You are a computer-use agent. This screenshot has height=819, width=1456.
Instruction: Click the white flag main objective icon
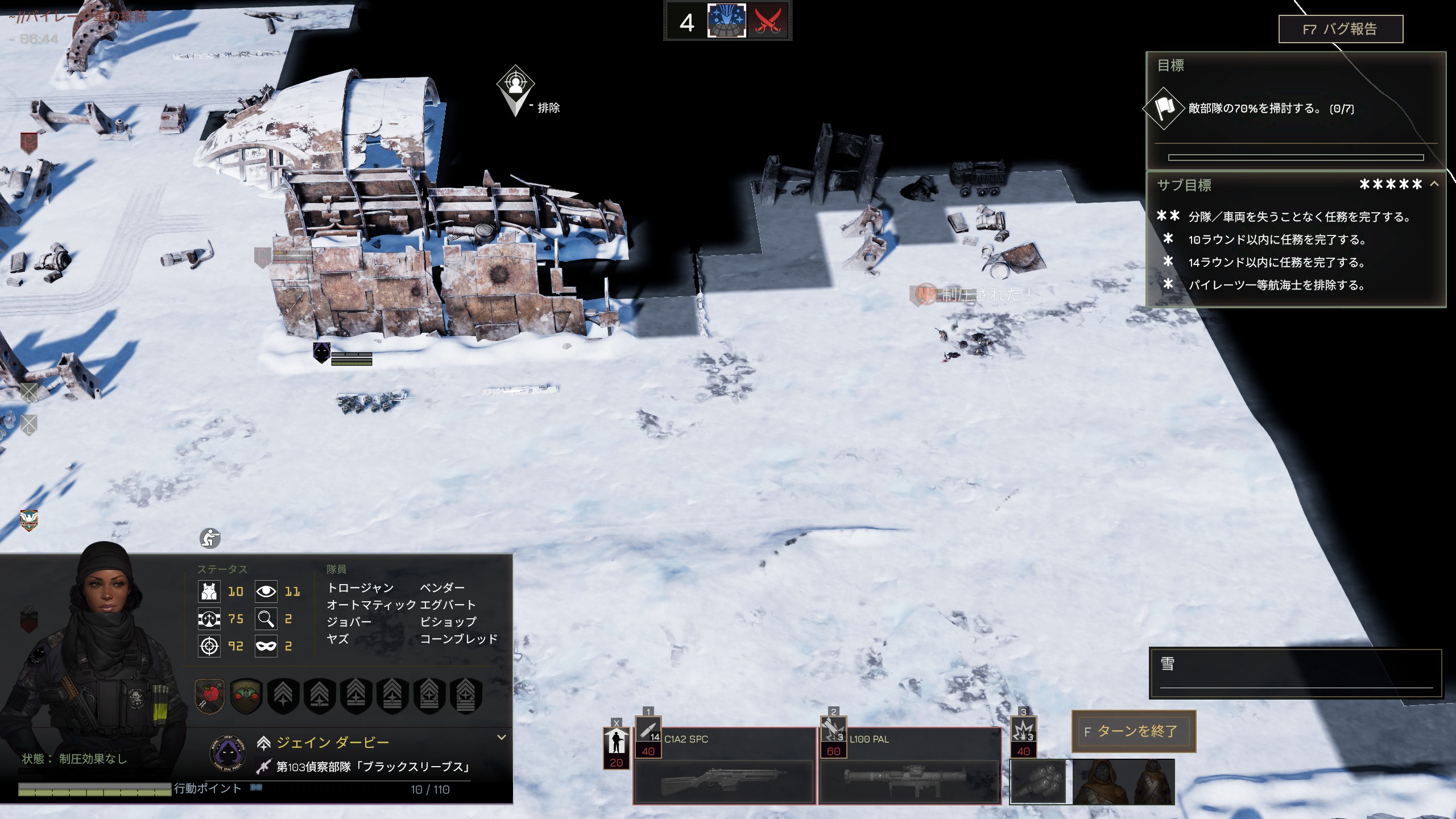[1164, 108]
